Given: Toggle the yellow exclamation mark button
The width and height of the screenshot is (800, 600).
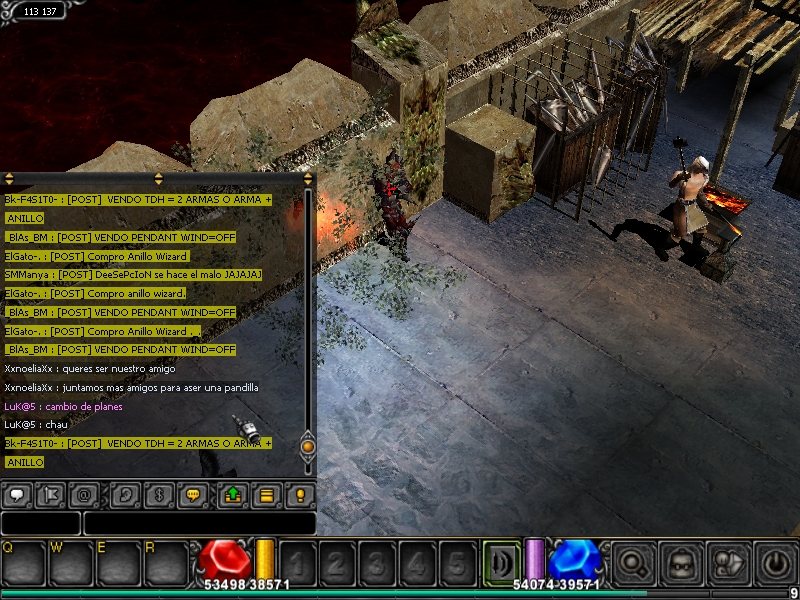Looking at the screenshot, I should coord(299,495).
